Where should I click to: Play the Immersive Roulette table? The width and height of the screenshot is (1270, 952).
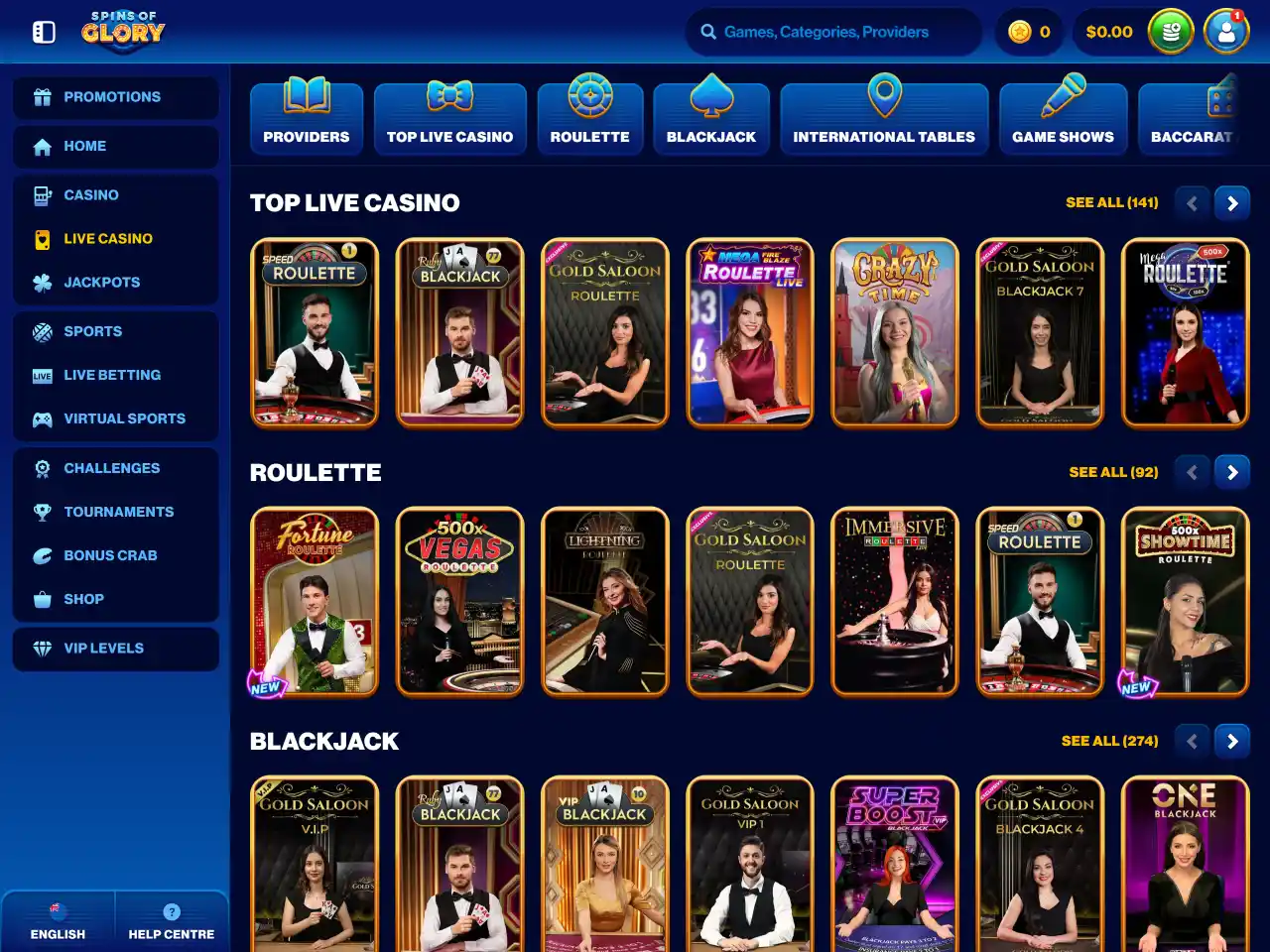tap(895, 602)
